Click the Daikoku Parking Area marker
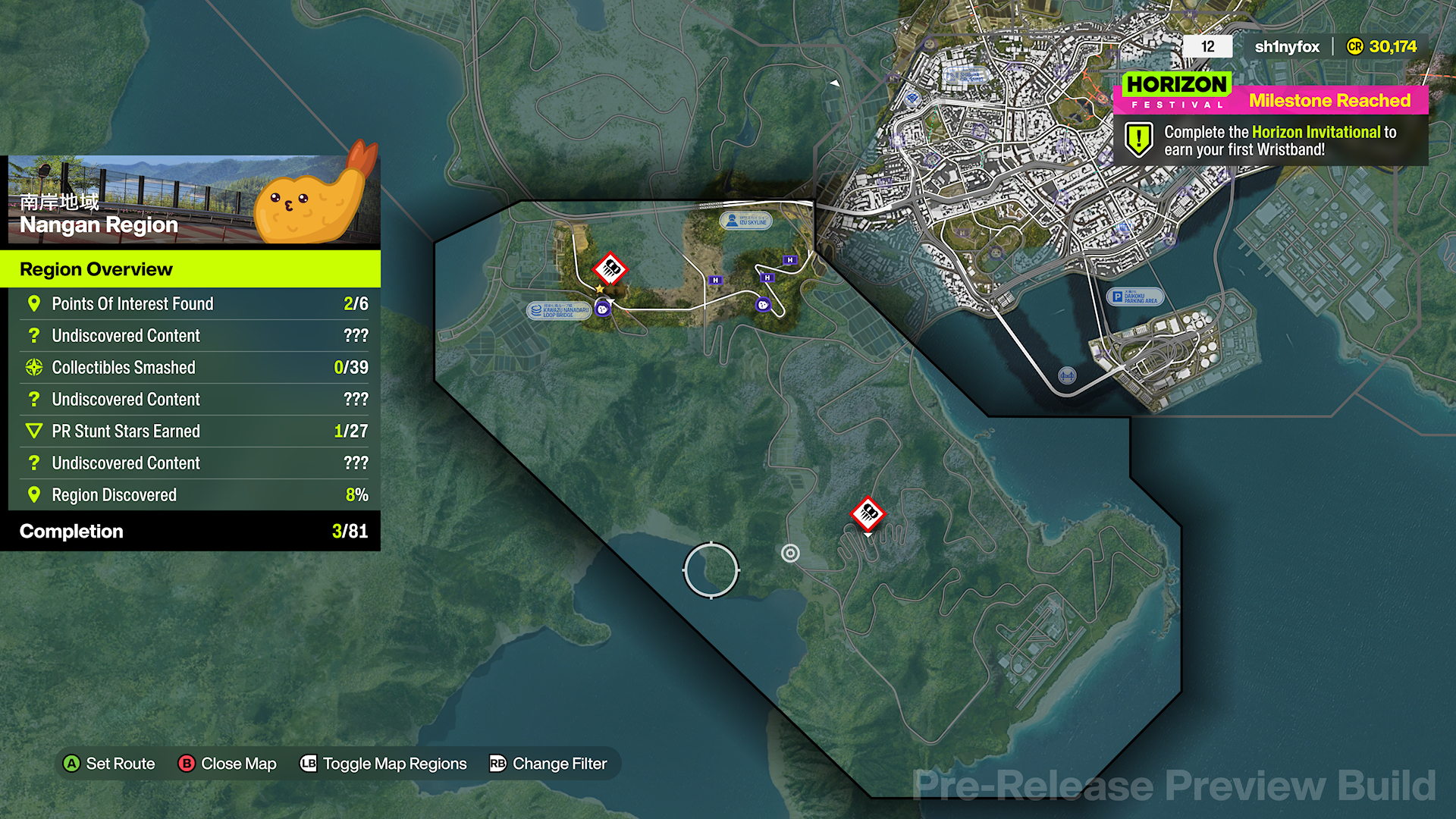Screen dimensions: 1456x819 coord(1135,297)
